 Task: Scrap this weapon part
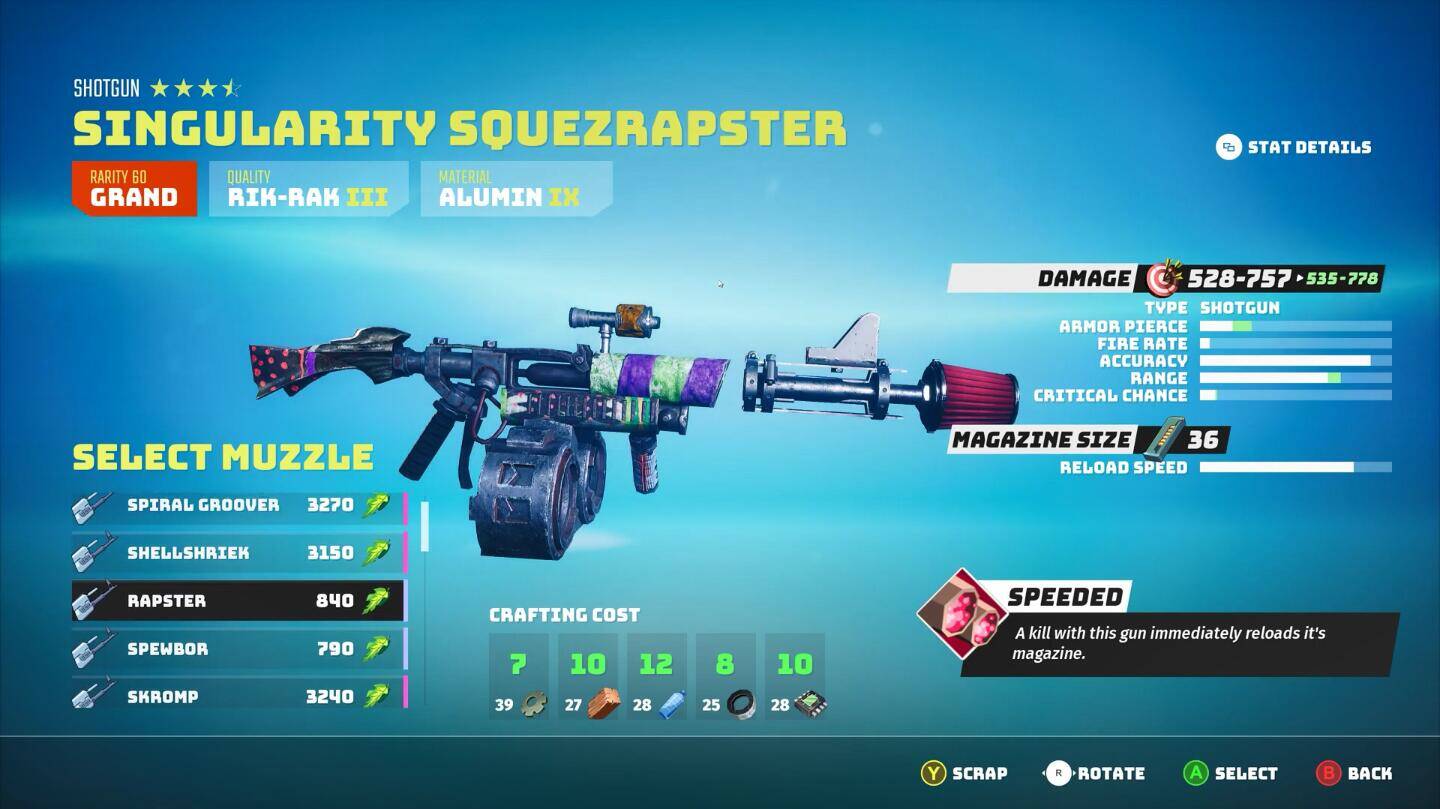964,773
